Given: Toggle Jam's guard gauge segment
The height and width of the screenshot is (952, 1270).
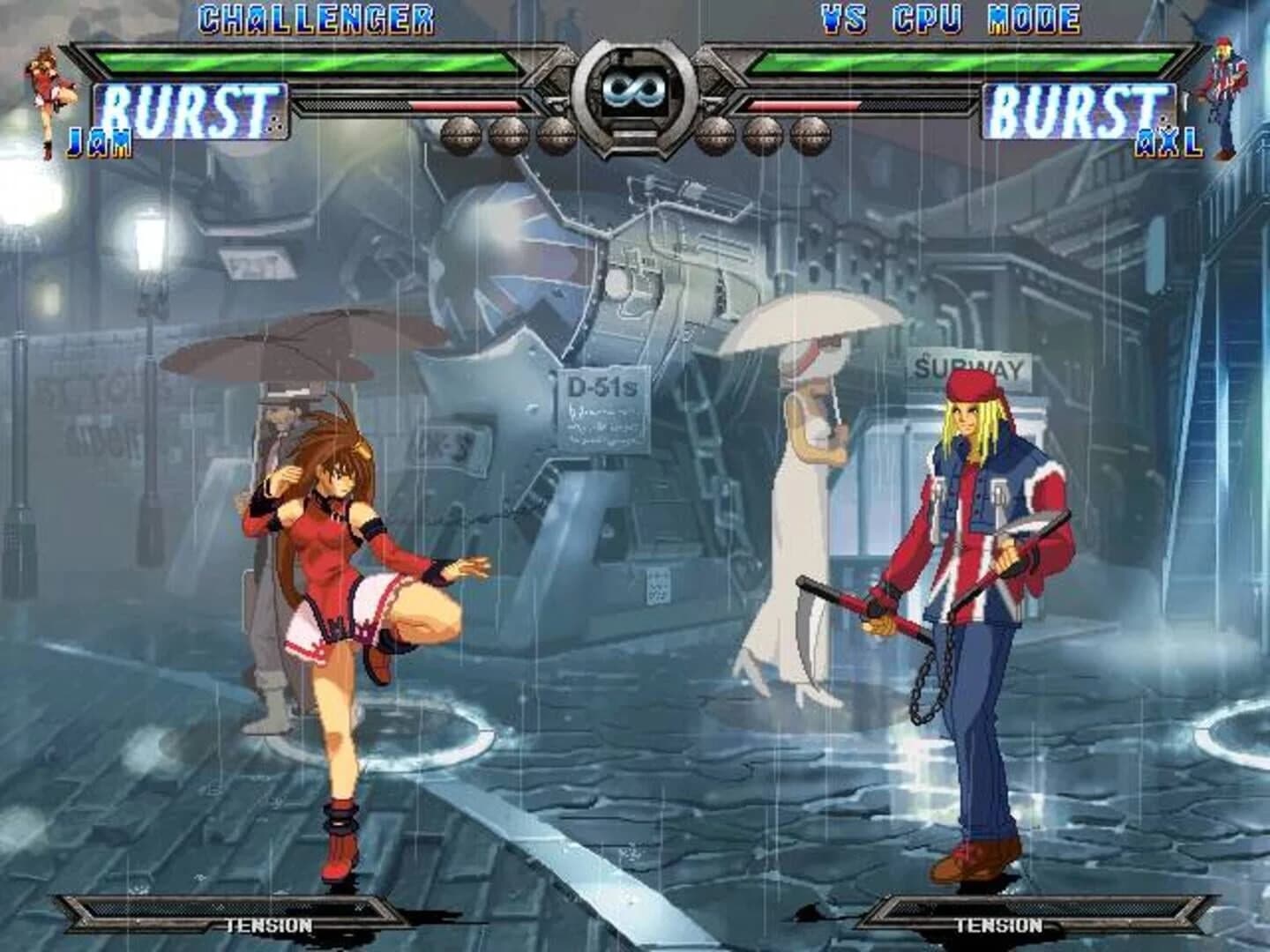Looking at the screenshot, I should [x=467, y=108].
